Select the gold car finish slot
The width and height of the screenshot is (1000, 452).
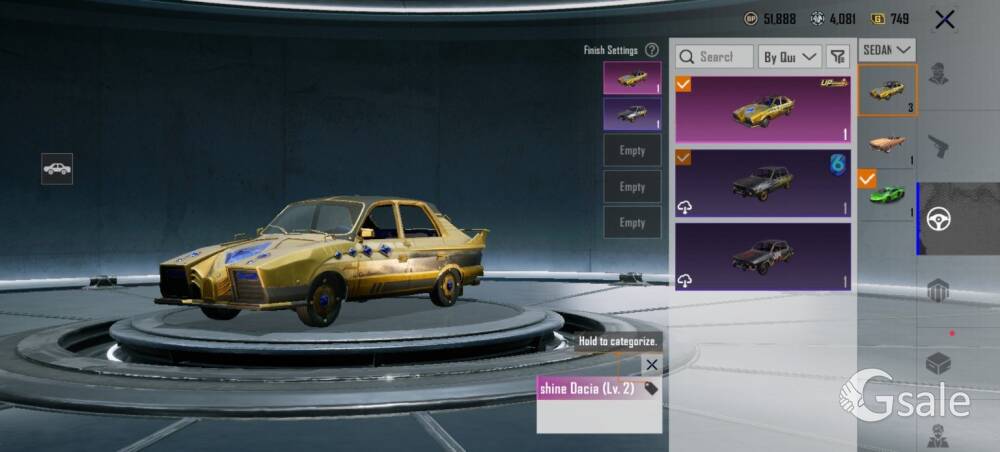pos(632,78)
